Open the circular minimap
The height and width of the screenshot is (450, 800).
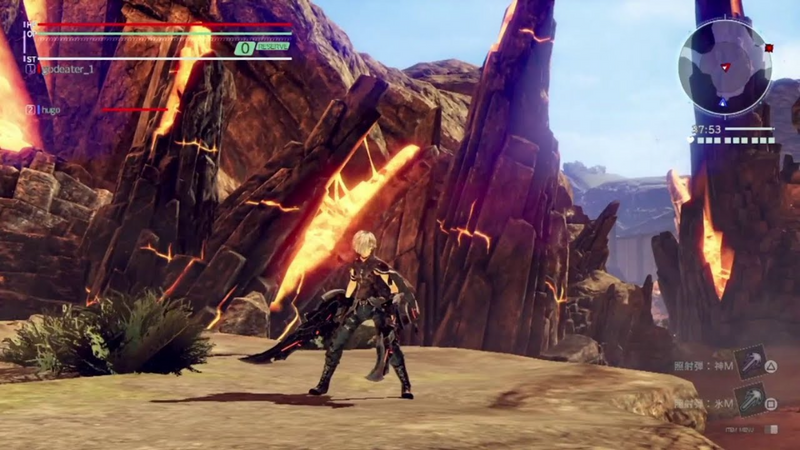click(x=724, y=67)
